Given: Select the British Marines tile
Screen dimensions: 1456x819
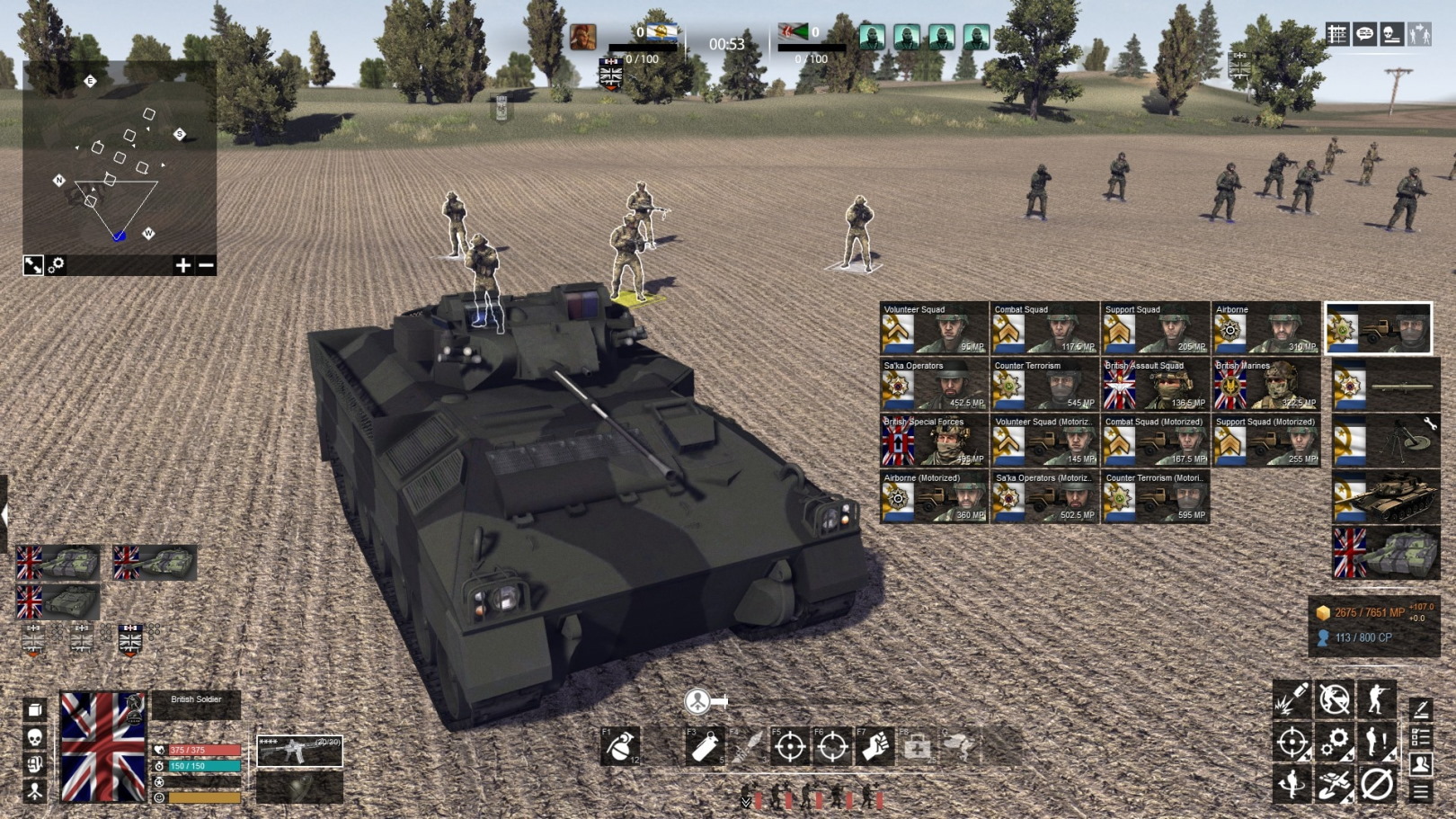Looking at the screenshot, I should coord(1265,385).
